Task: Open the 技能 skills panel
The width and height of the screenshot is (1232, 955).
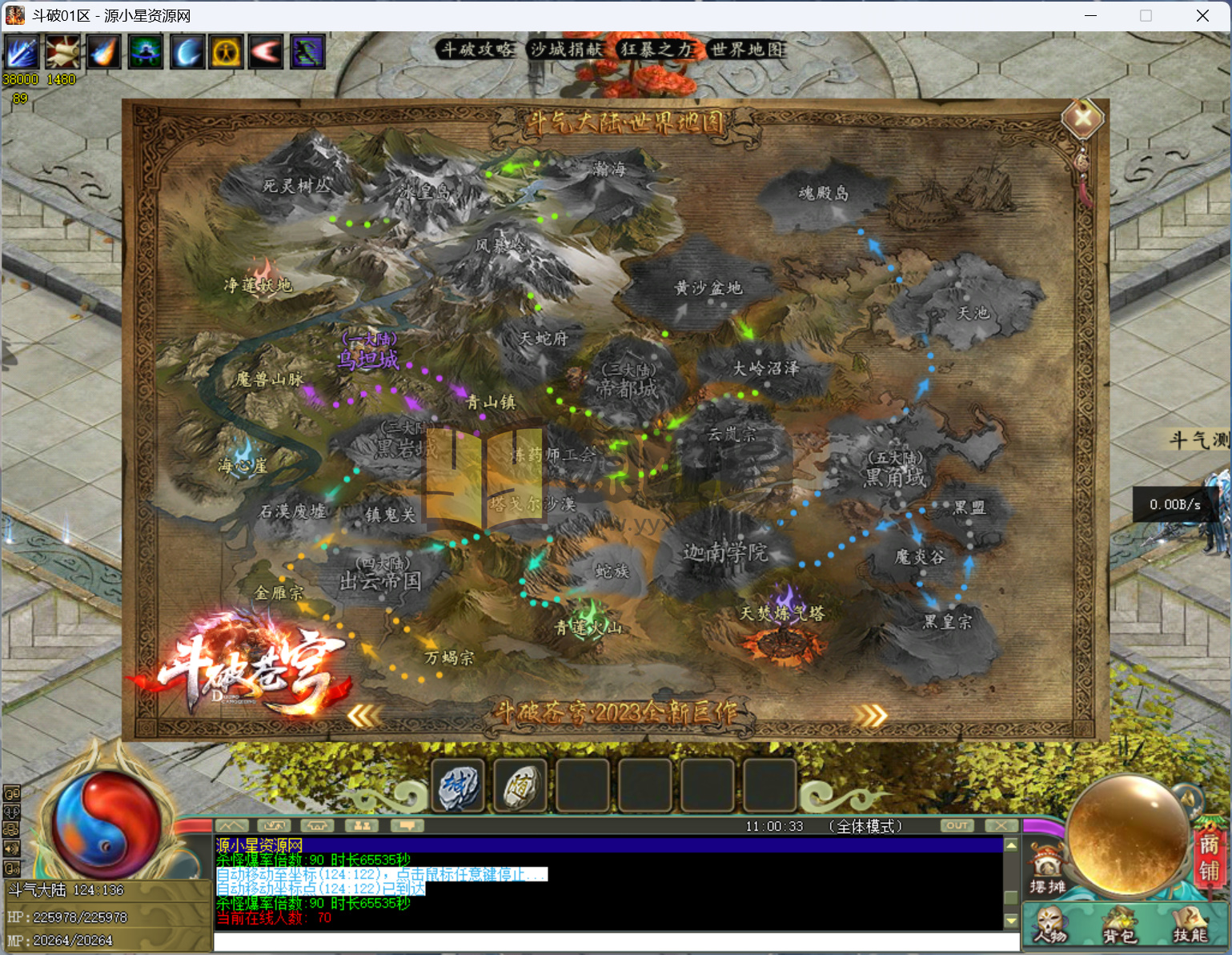Action: click(x=1190, y=925)
